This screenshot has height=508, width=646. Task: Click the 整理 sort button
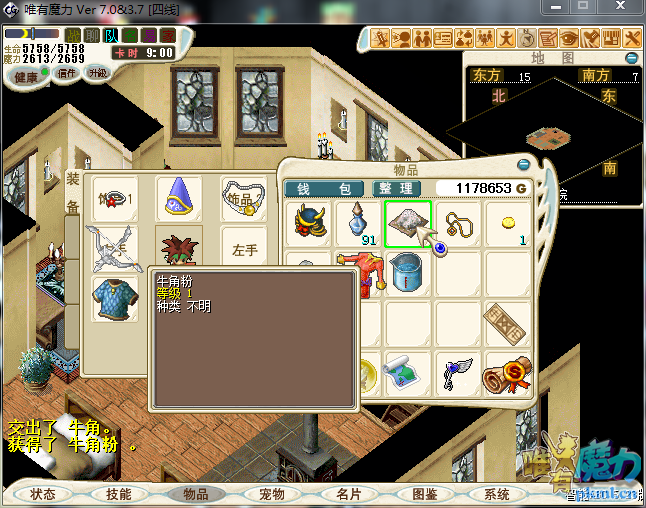395,188
